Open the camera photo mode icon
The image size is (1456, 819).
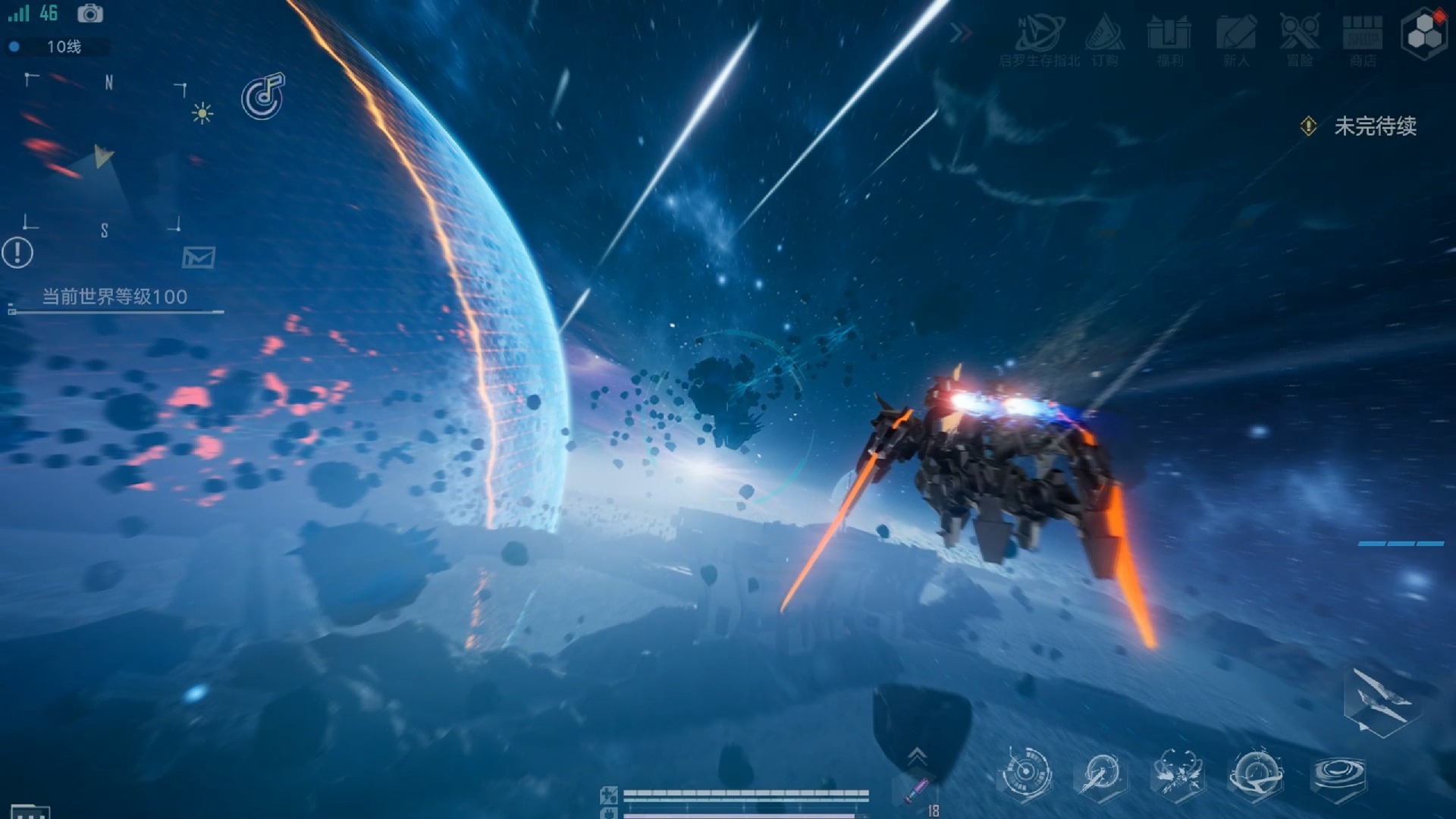point(90,14)
